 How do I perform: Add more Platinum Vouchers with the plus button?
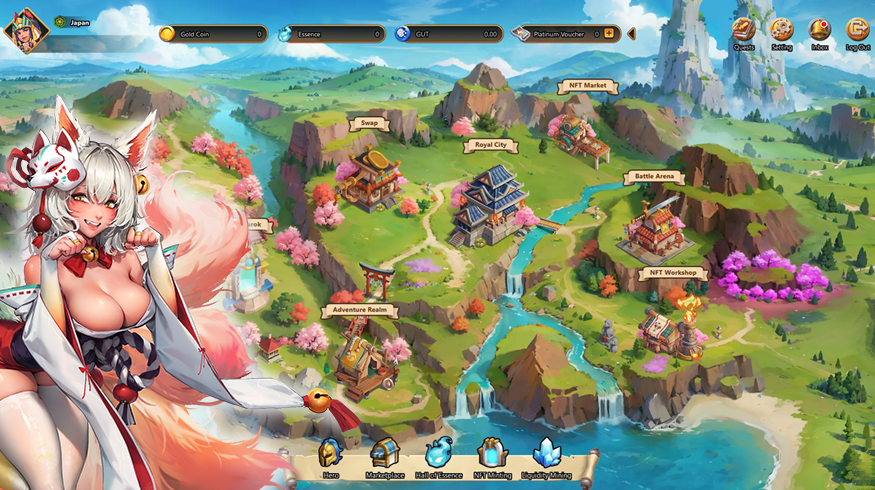click(x=608, y=33)
